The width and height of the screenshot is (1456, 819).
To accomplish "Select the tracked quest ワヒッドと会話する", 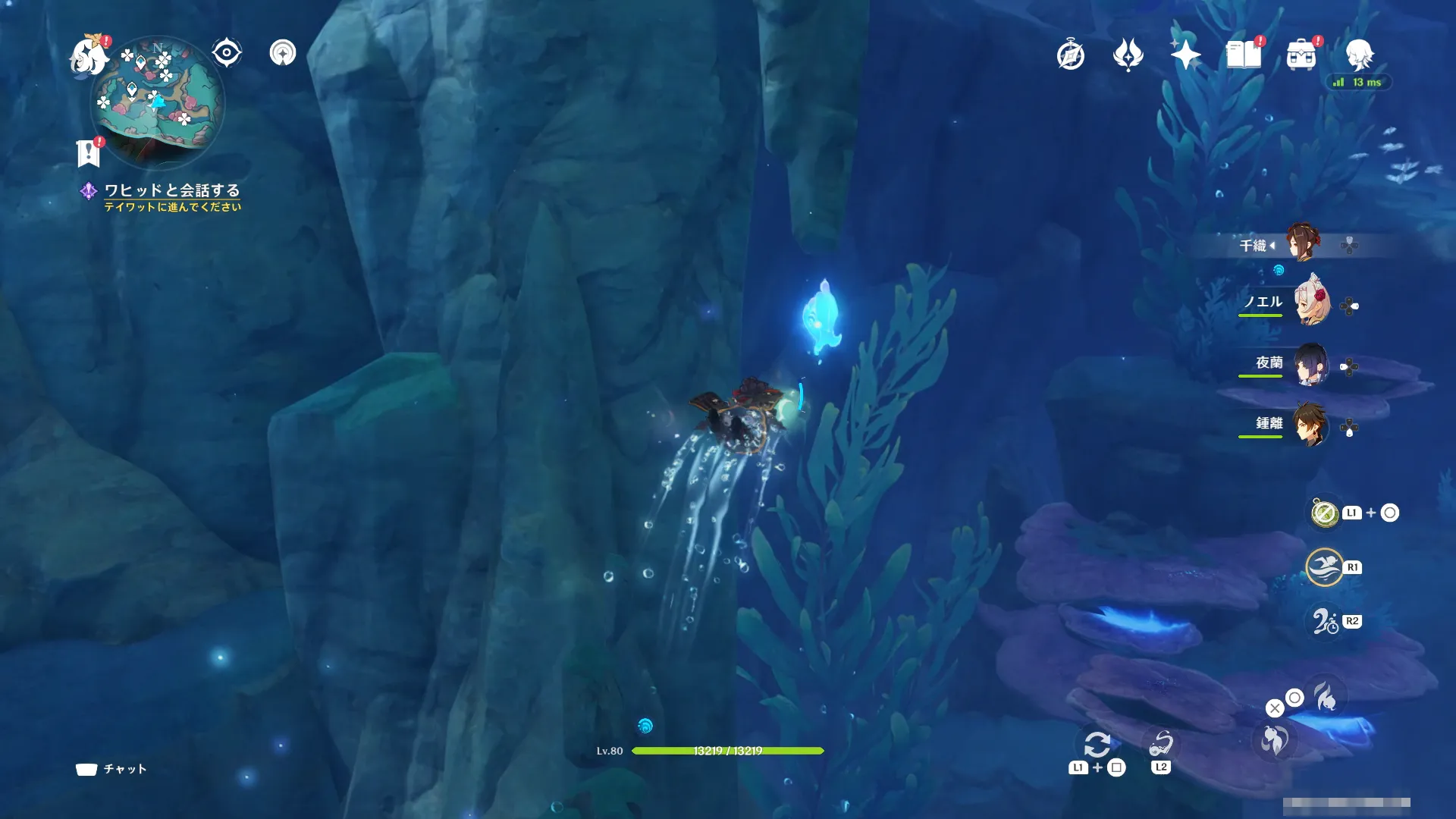I will click(171, 190).
